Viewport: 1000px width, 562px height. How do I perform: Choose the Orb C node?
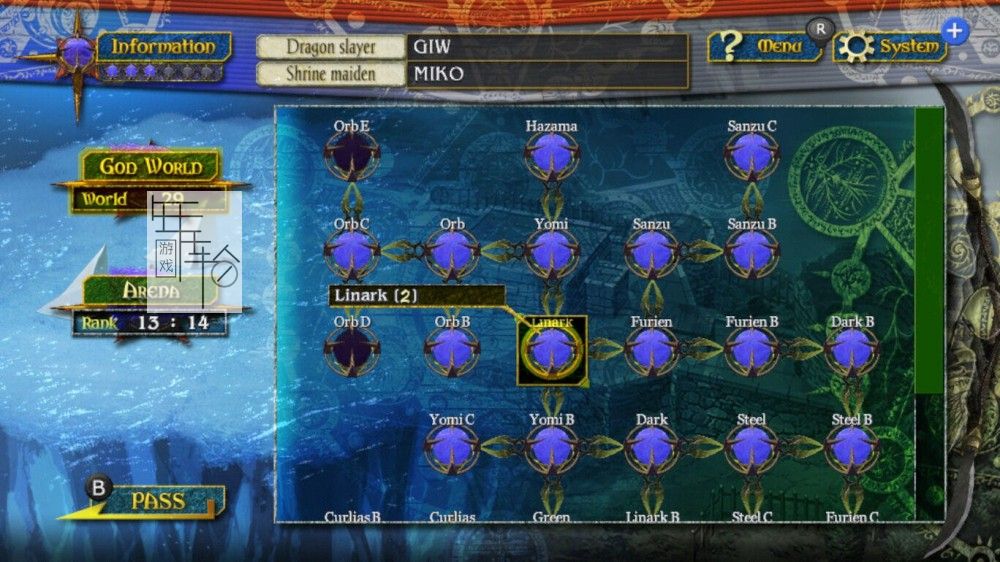click(351, 252)
